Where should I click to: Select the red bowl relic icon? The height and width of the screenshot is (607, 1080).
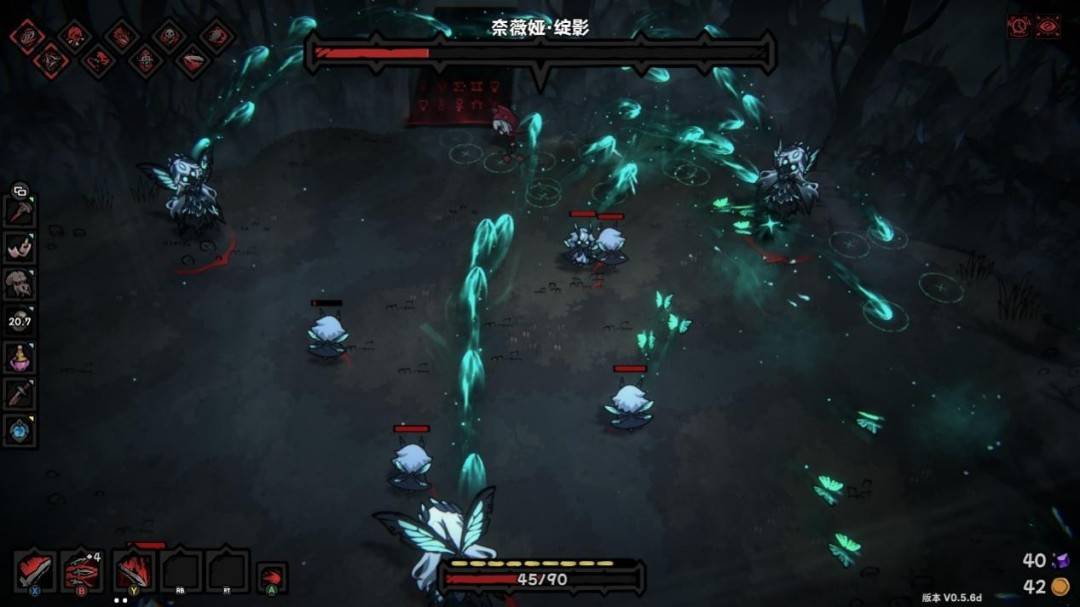tap(193, 61)
